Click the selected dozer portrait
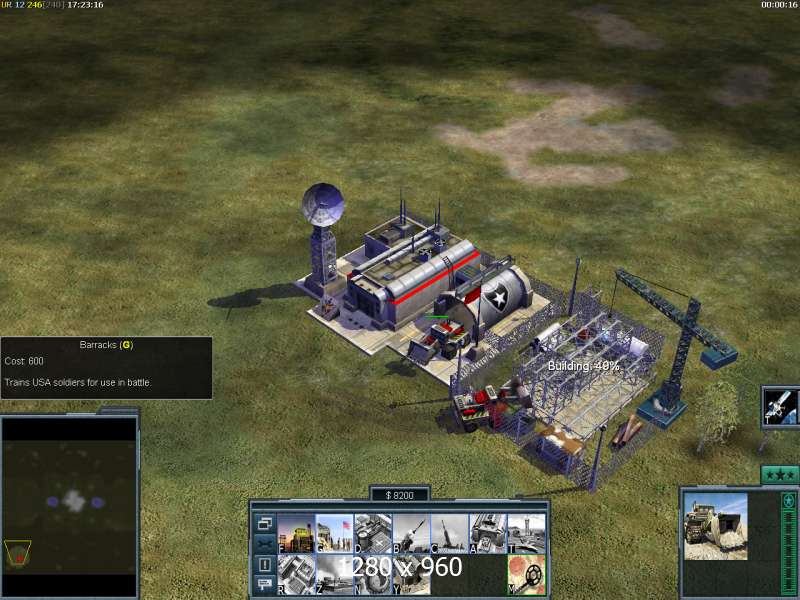 (716, 527)
